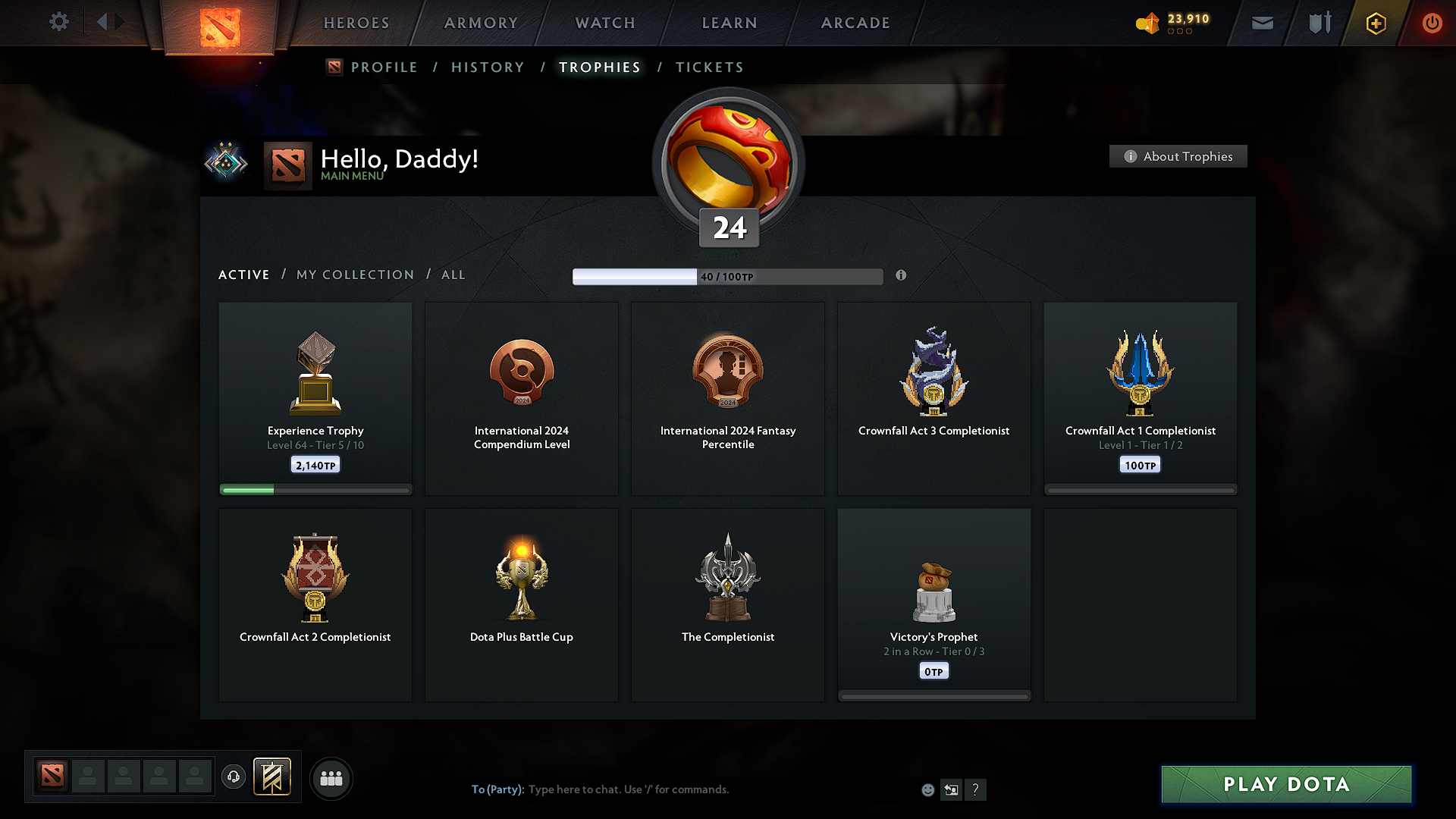
Task: Open the emoticon picker next to chat
Action: pyautogui.click(x=927, y=789)
